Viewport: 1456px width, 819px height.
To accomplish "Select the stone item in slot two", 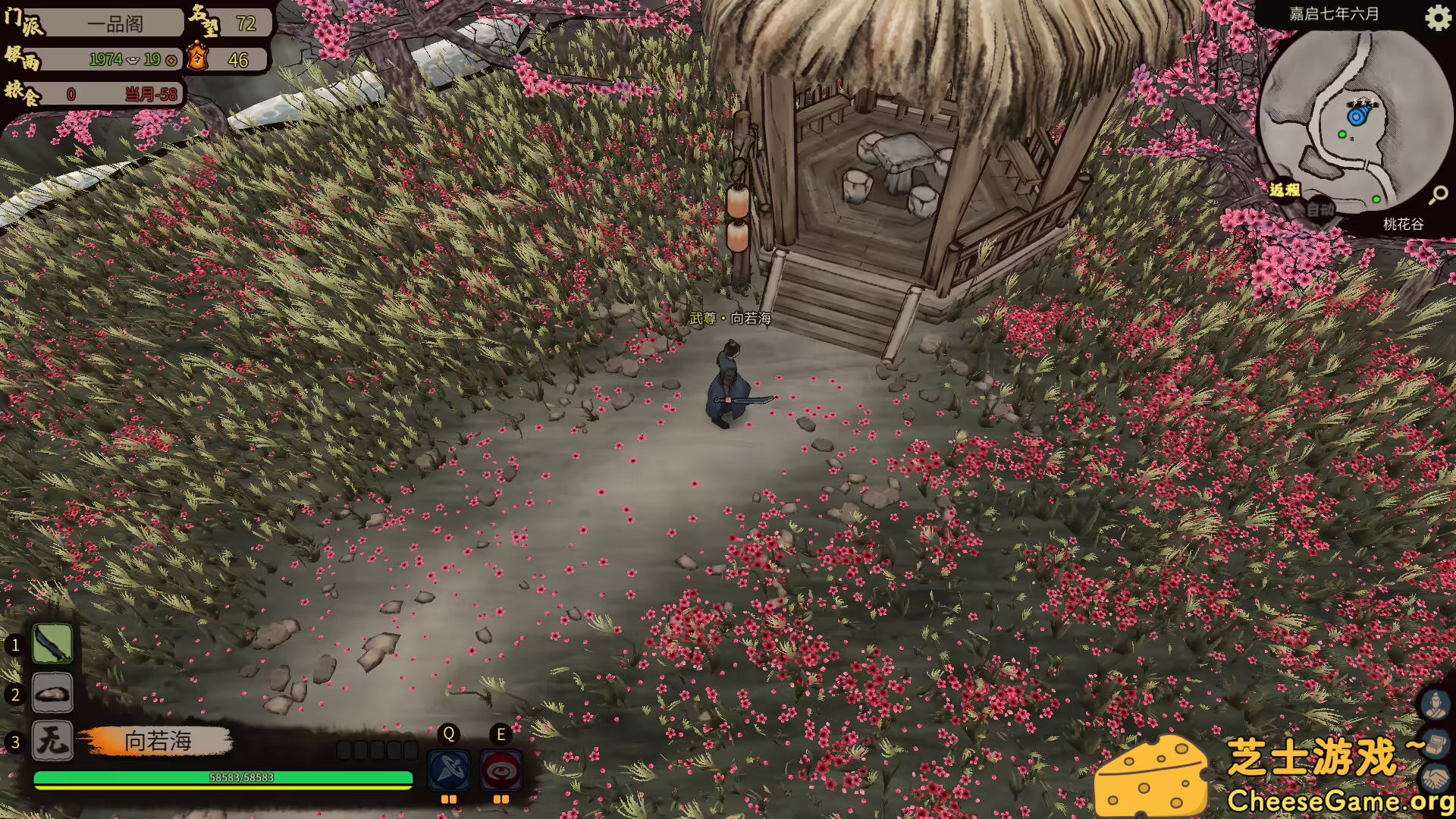I will [x=52, y=693].
